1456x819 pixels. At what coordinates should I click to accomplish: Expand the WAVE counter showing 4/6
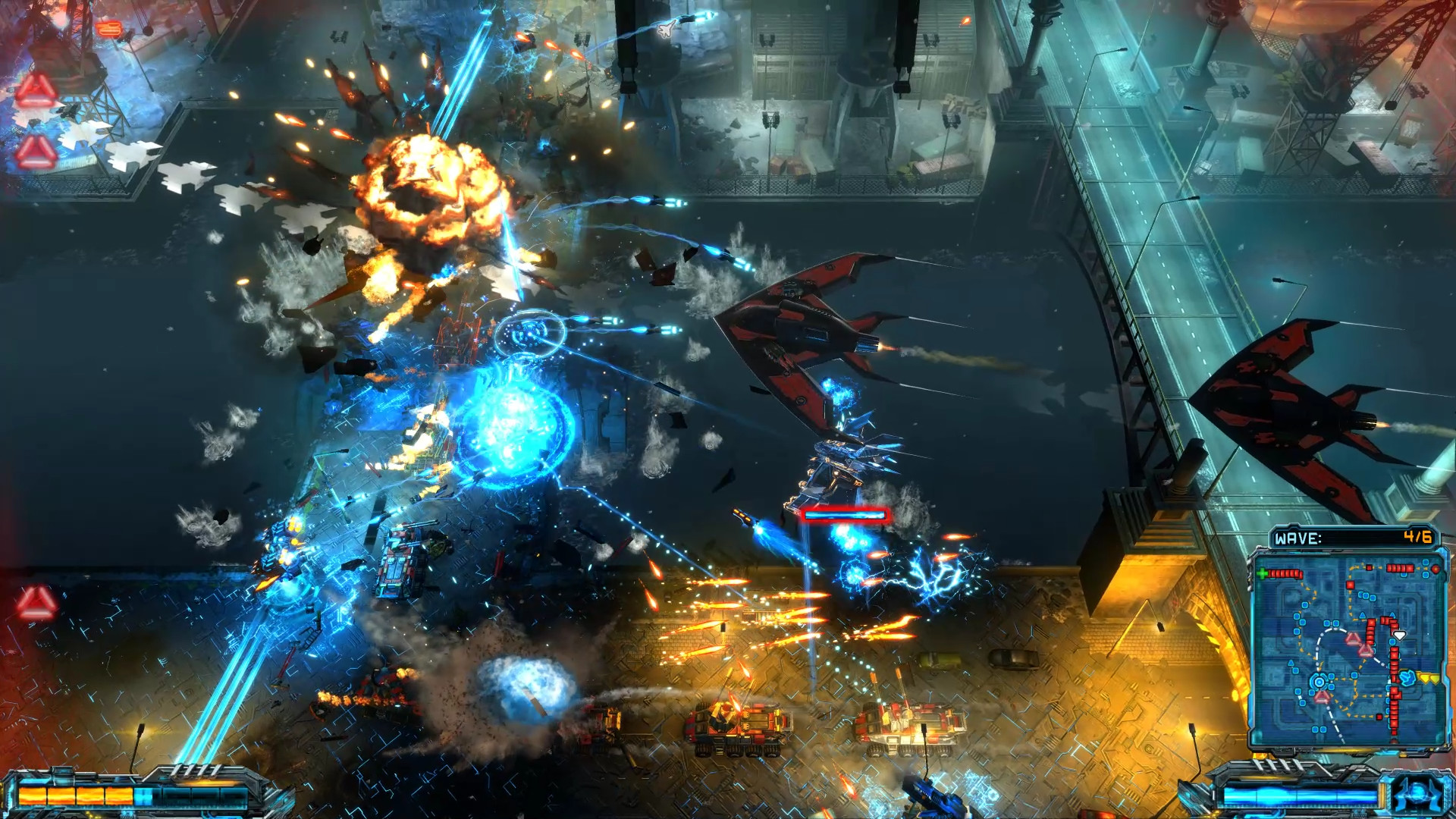click(1418, 535)
